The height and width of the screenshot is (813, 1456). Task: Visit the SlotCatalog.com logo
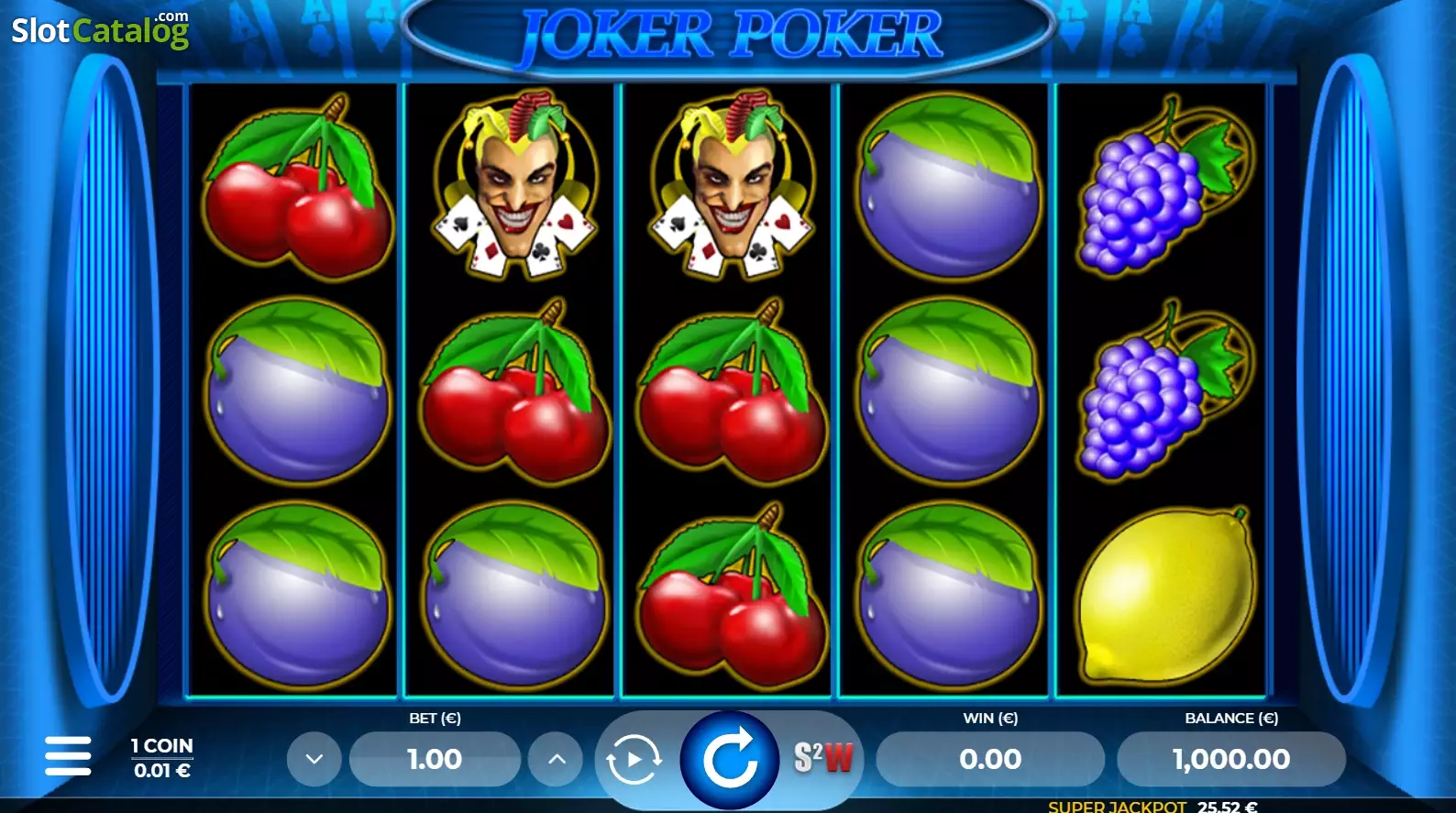(x=100, y=30)
